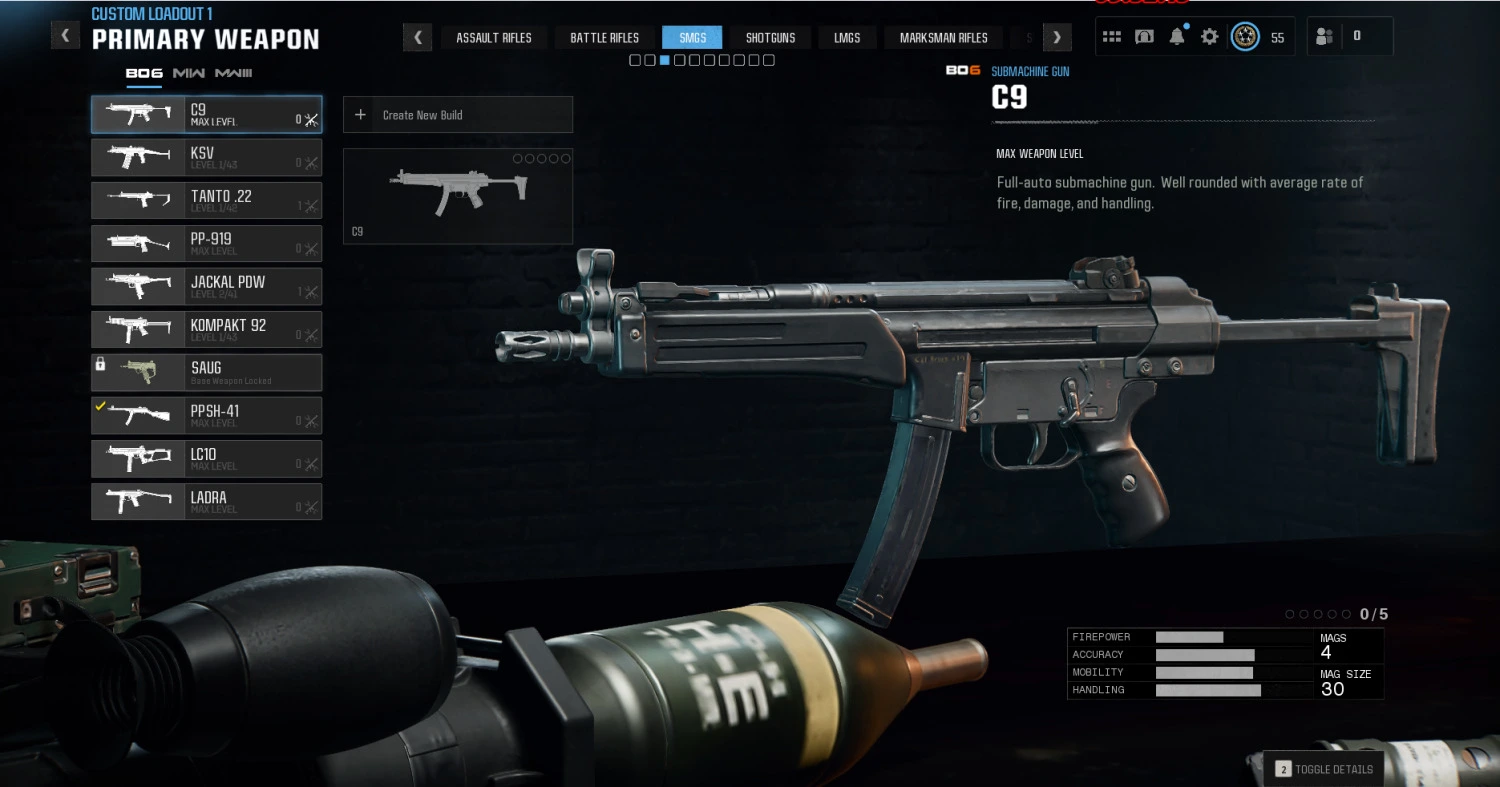Open the notifications bell

point(1177,37)
